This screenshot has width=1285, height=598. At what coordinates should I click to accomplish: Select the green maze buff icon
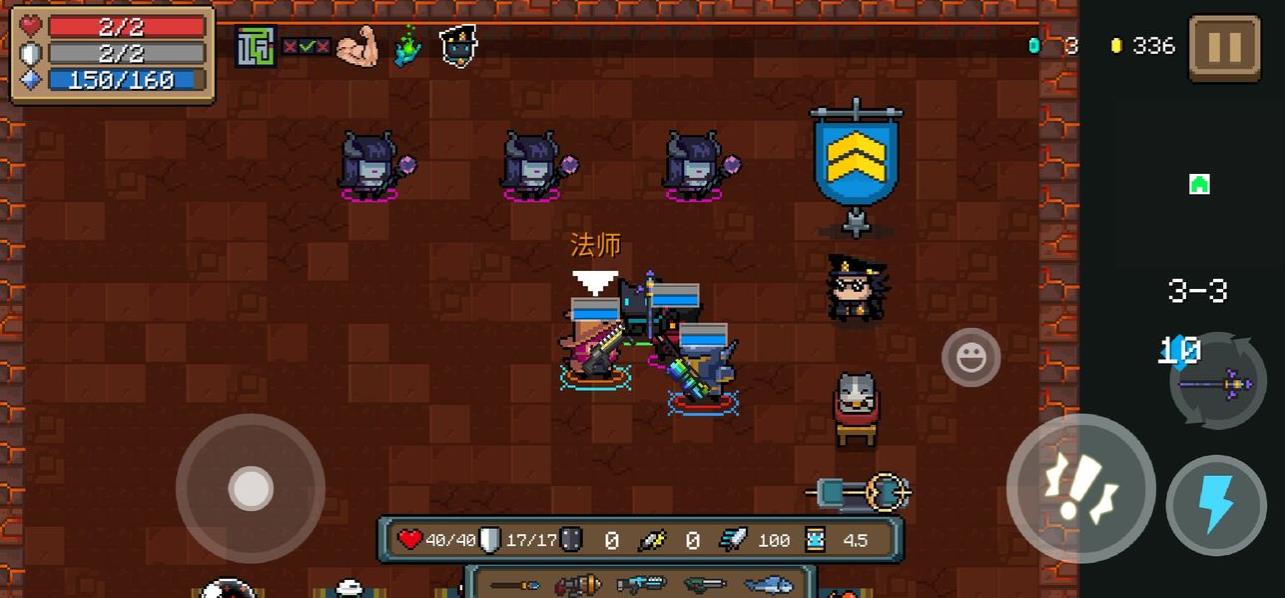pos(255,47)
